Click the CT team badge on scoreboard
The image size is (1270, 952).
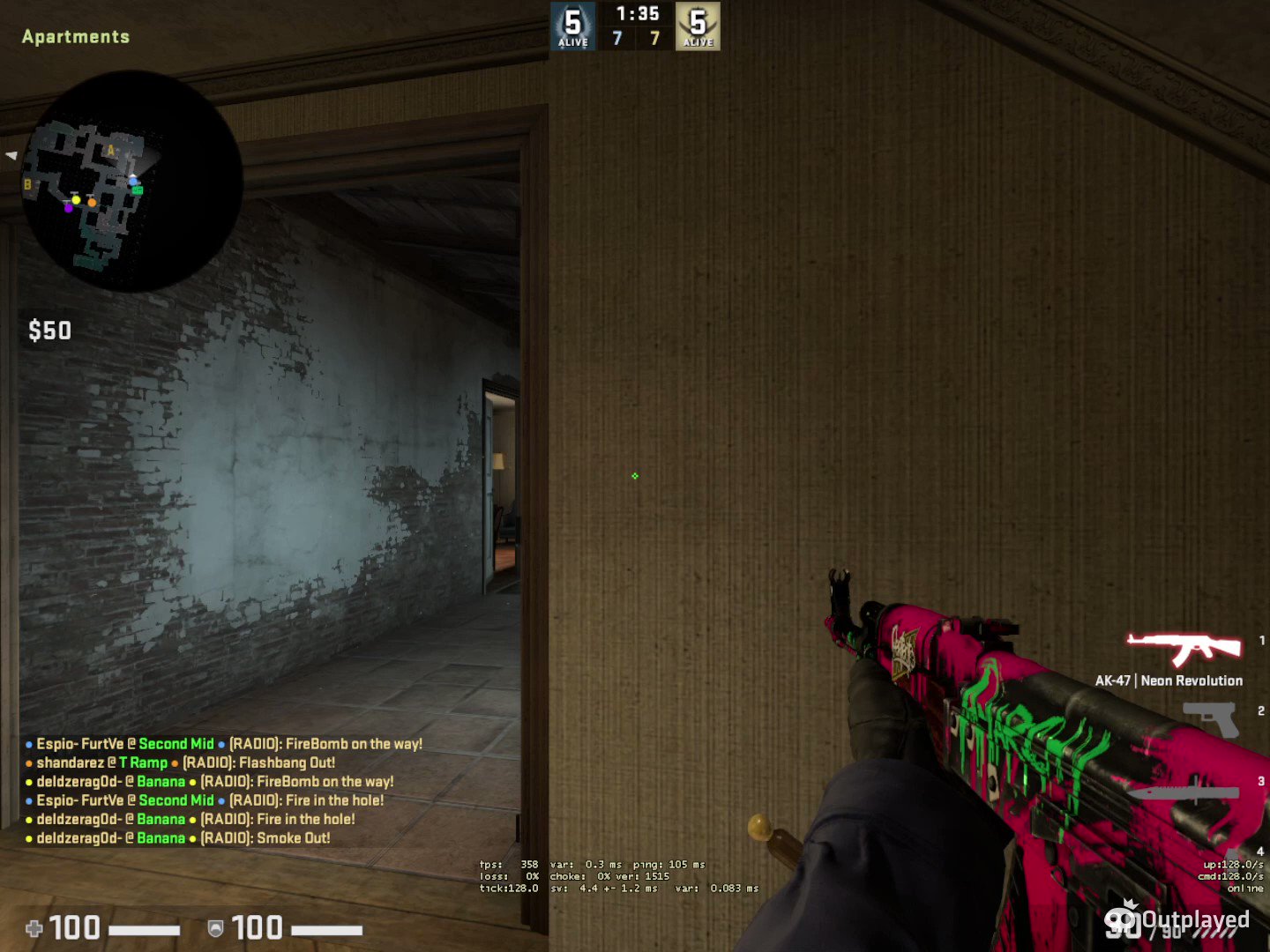(572, 25)
